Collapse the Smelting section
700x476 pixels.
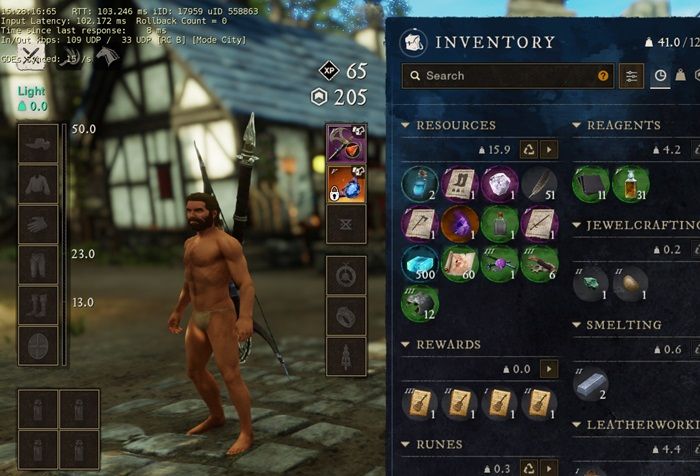click(578, 325)
